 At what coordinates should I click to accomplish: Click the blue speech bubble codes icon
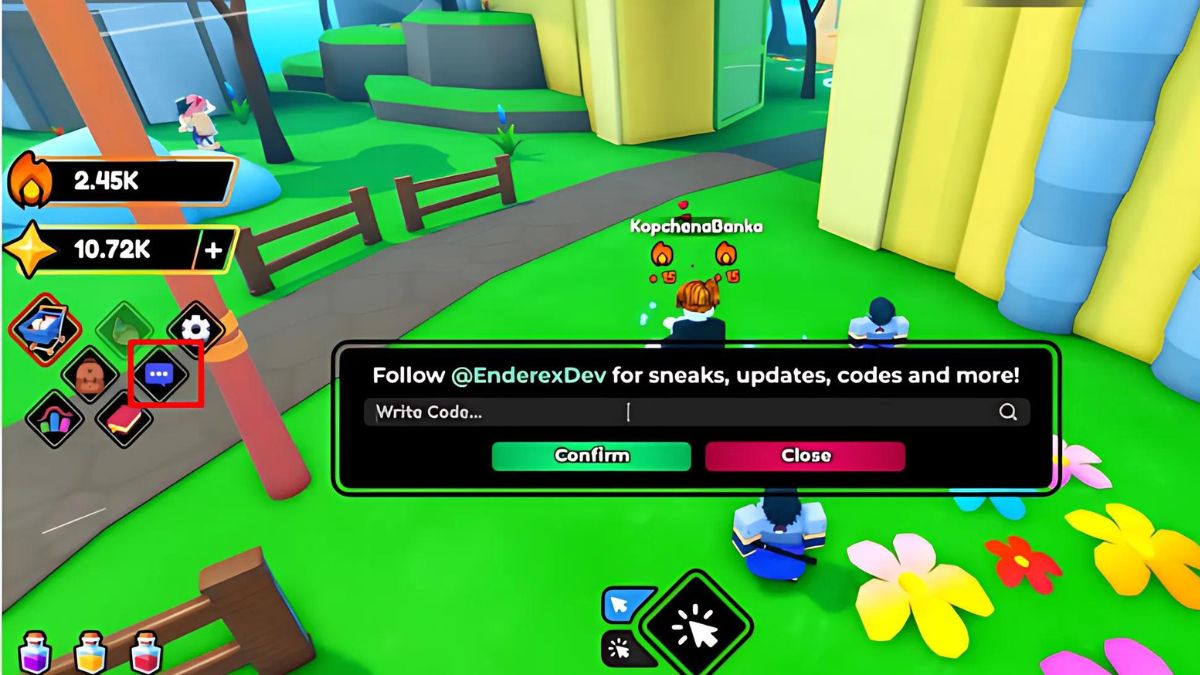160,374
